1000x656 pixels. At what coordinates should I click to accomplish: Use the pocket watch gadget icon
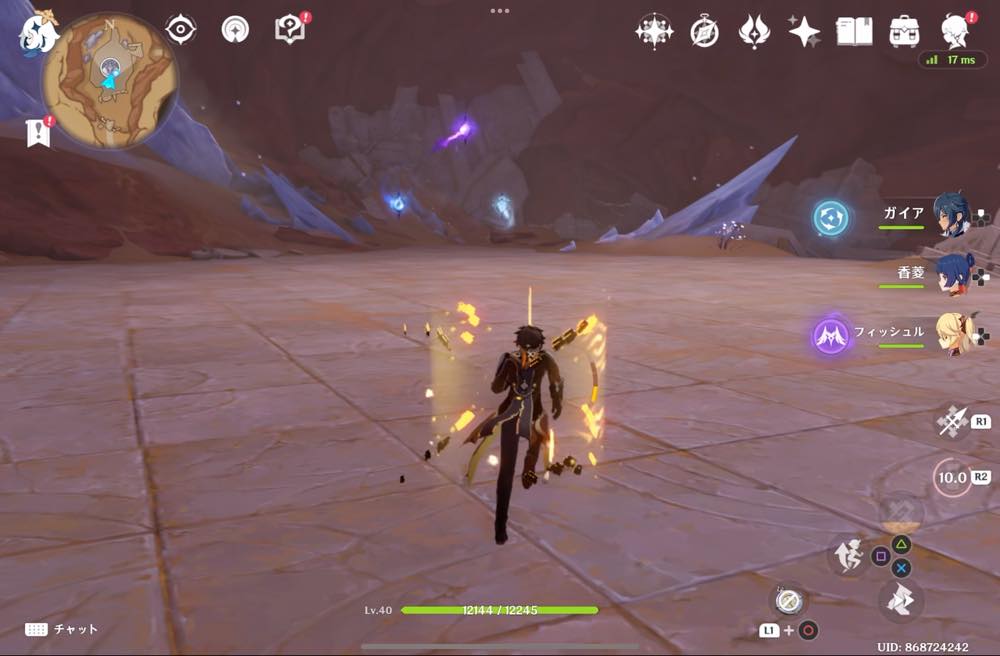[x=787, y=600]
